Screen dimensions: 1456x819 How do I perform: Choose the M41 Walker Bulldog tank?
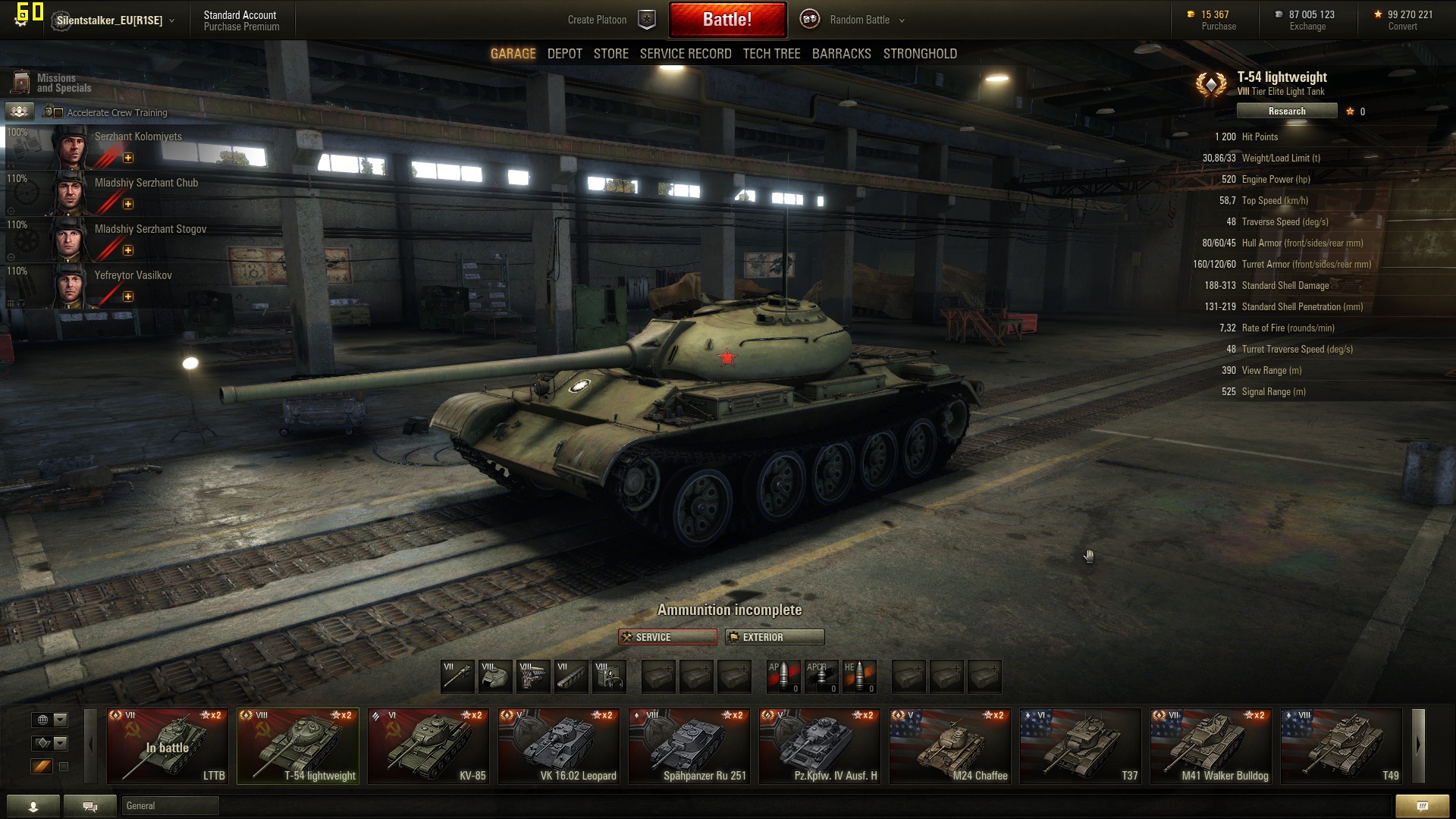pos(1211,746)
